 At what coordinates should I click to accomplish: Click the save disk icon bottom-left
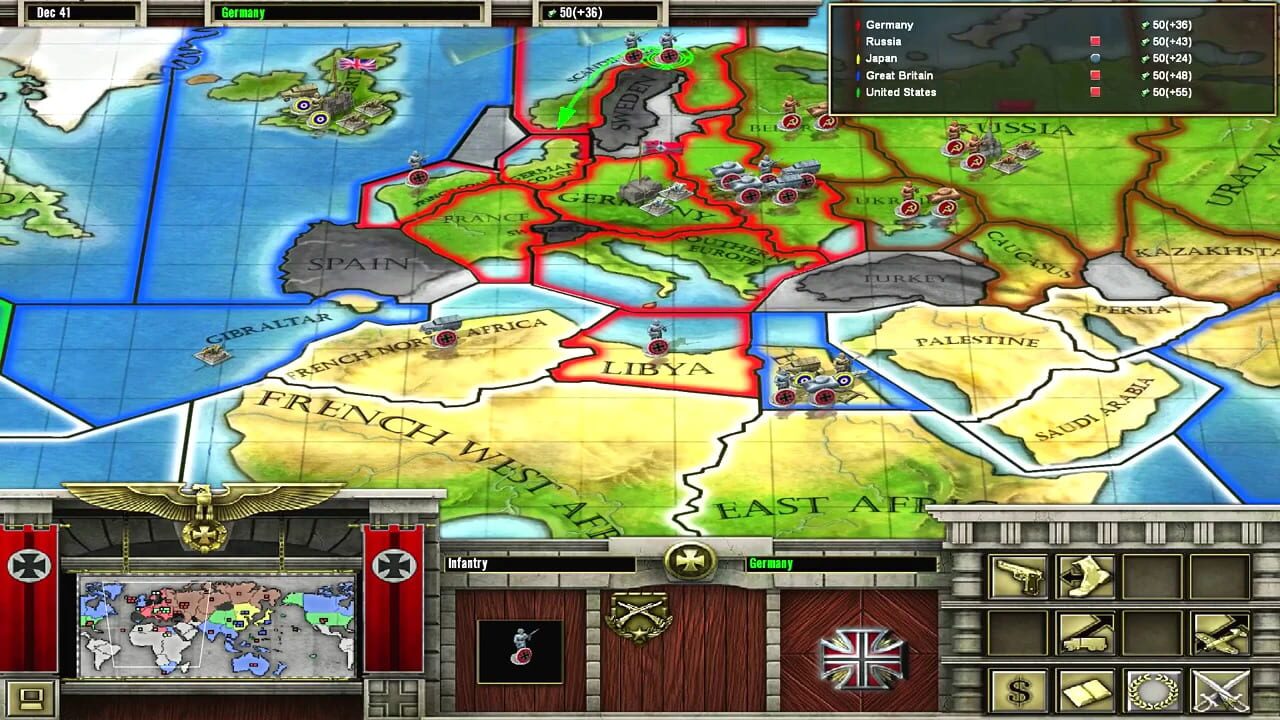[x=29, y=700]
